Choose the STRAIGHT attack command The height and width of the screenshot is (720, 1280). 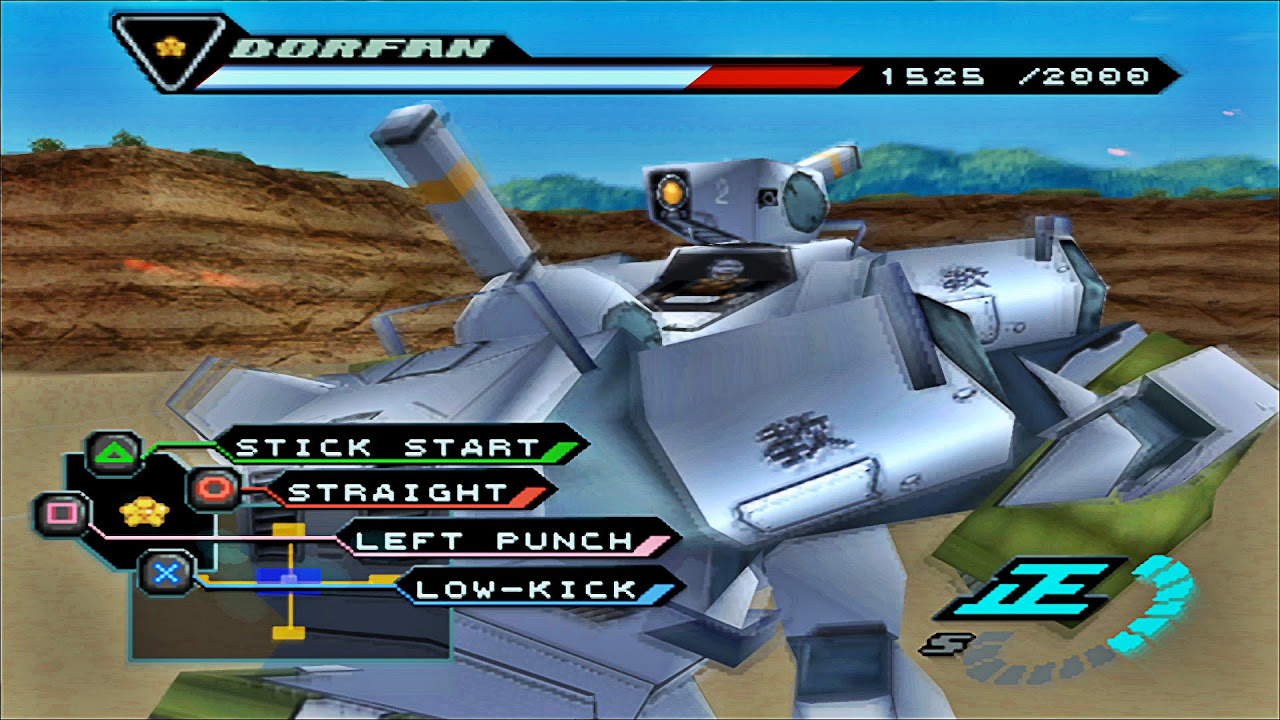pyautogui.click(x=398, y=492)
